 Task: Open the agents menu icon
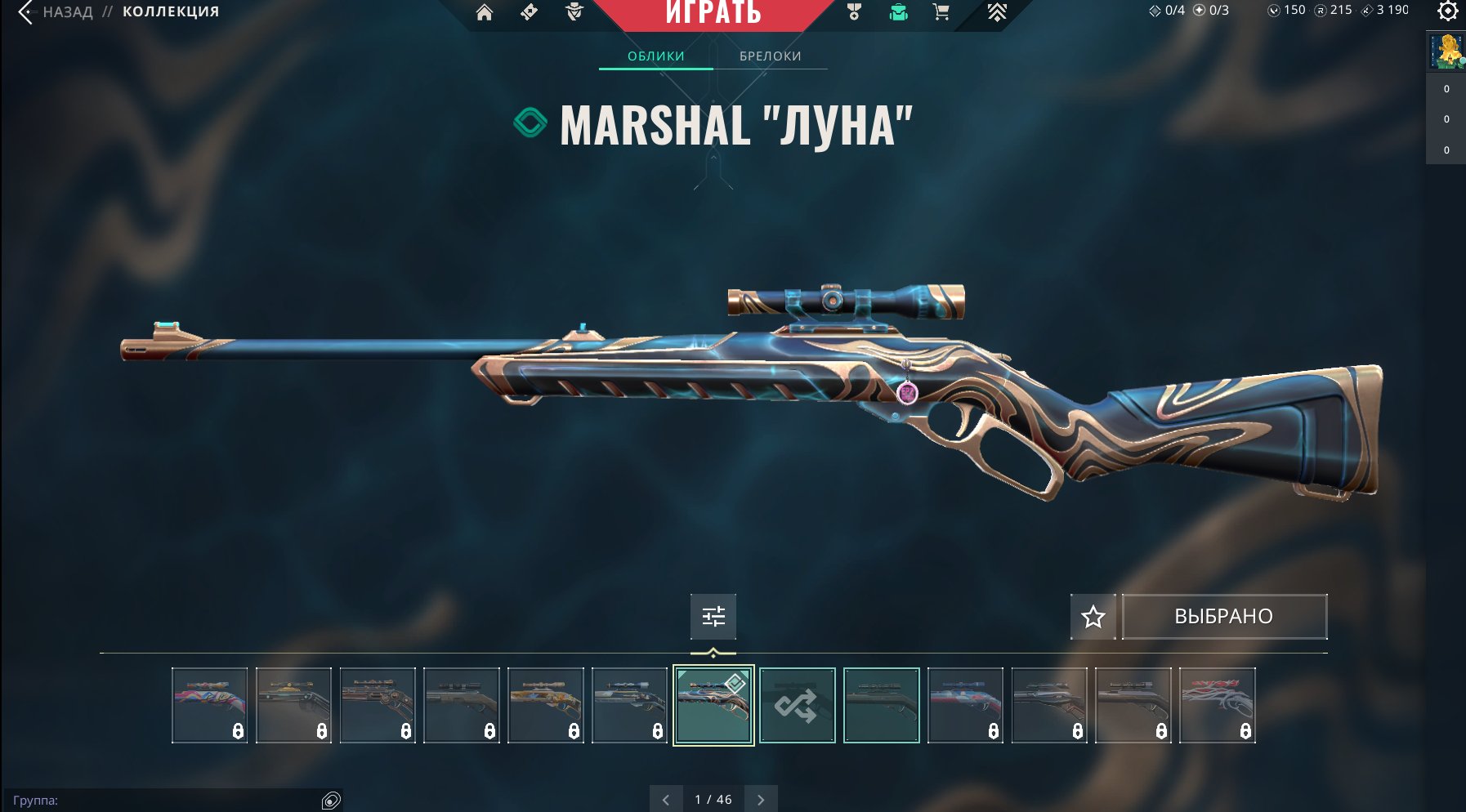[x=574, y=12]
